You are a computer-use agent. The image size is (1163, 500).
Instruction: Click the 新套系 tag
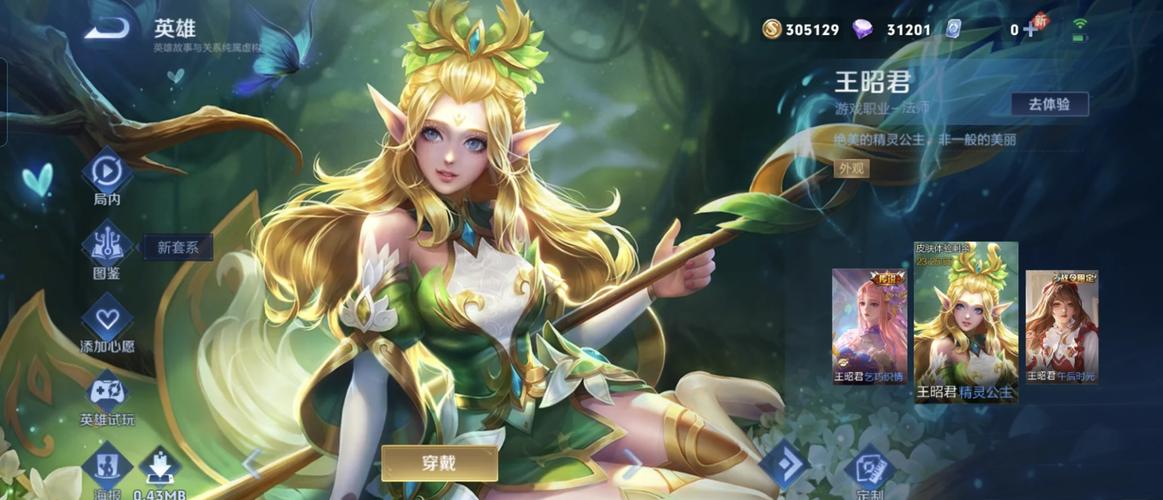pos(178,248)
